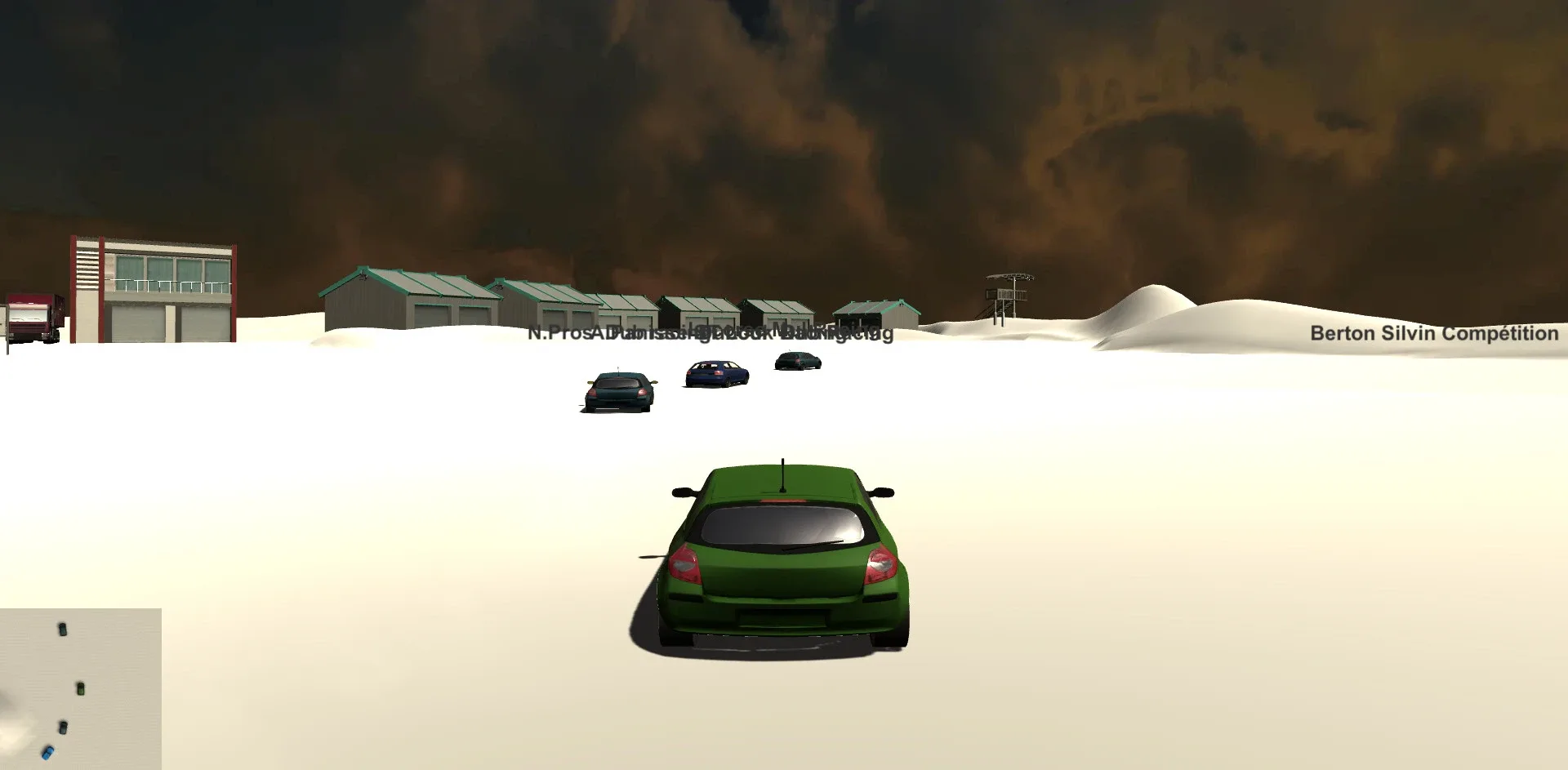Click the blue rival car ahead
The image size is (1568, 770).
click(717, 374)
